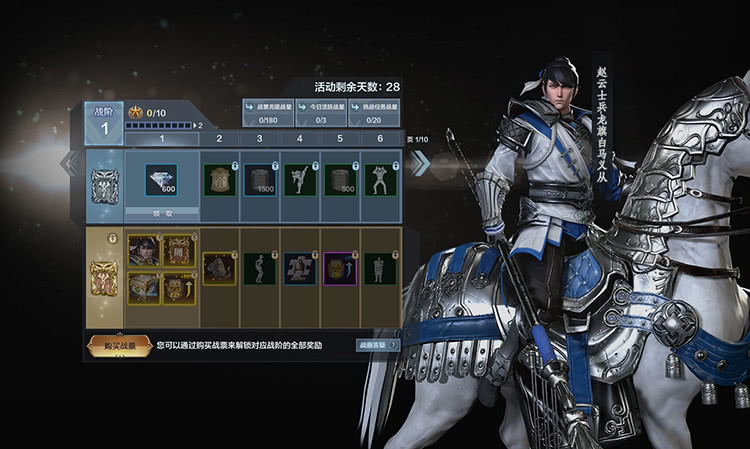Select the treasure chest premium reward
This screenshot has width=750, height=449.
point(144,288)
